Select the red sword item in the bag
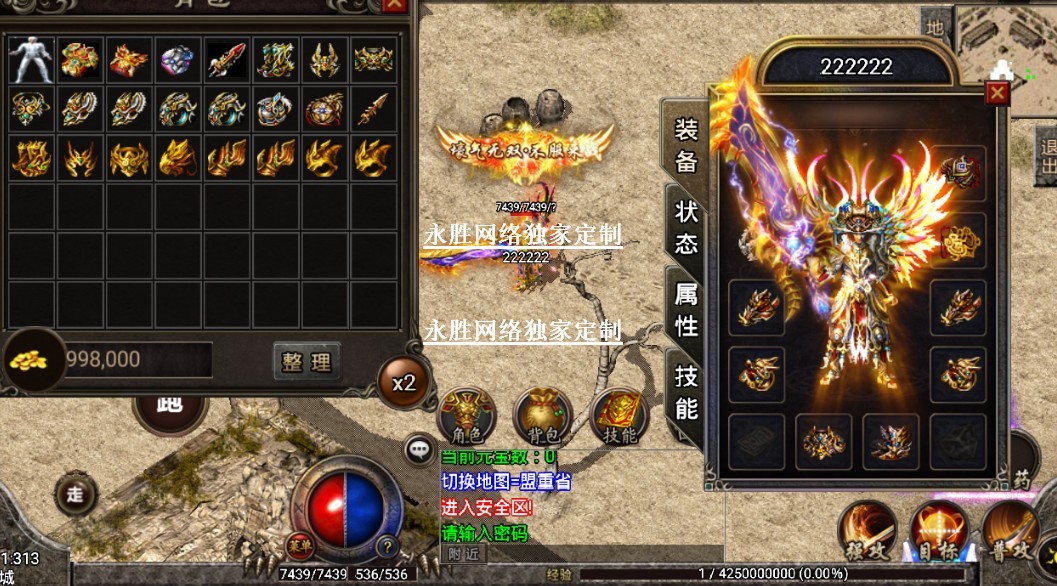Image resolution: width=1057 pixels, height=586 pixels. tap(227, 60)
